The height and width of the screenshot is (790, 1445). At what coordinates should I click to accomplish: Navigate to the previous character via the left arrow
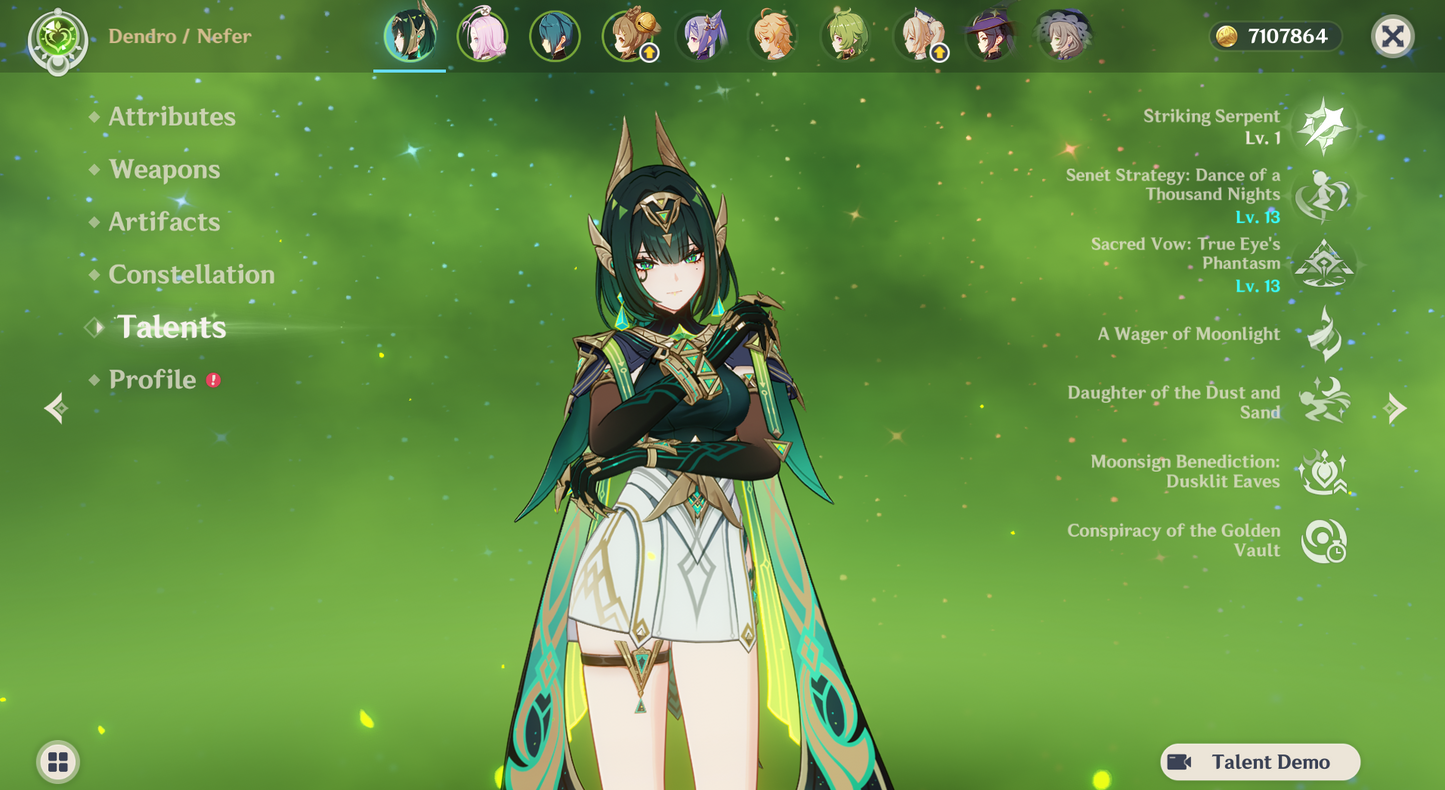coord(55,408)
